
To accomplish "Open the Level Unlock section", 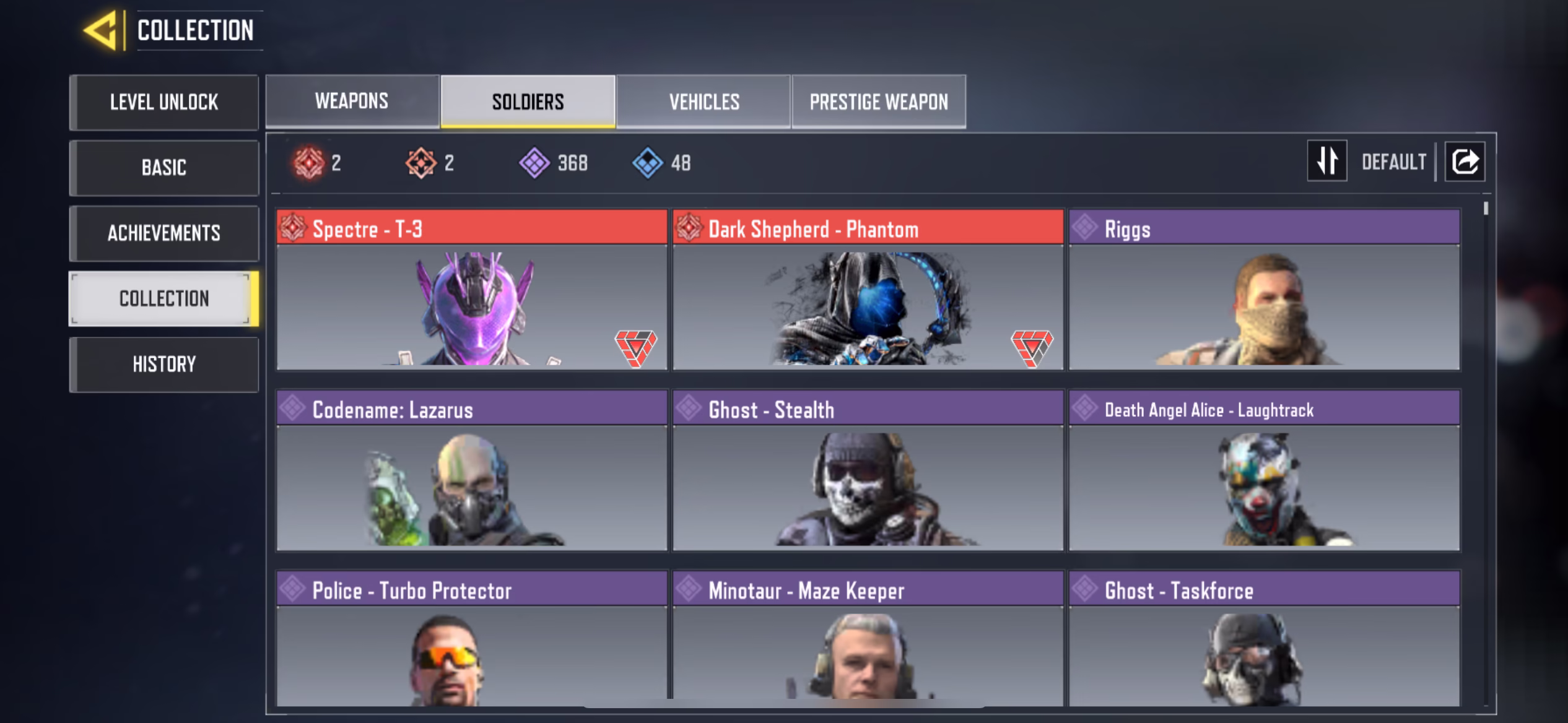I will point(164,102).
